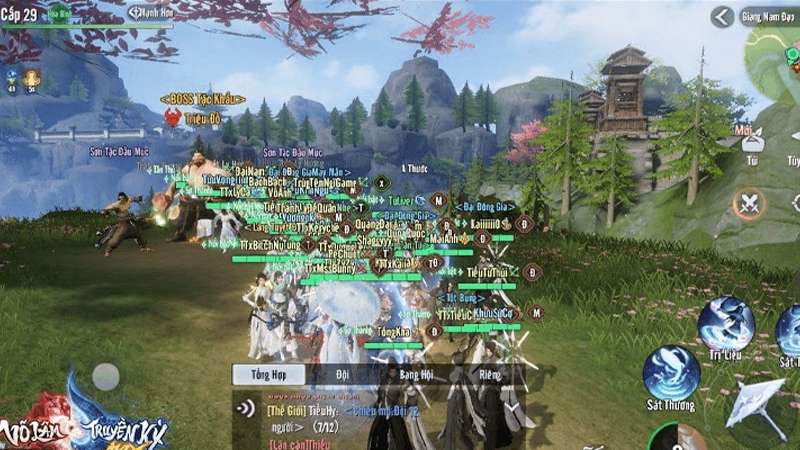This screenshot has width=800, height=450.
Task: Use the Trị Liệu healing skill
Action: tap(726, 325)
